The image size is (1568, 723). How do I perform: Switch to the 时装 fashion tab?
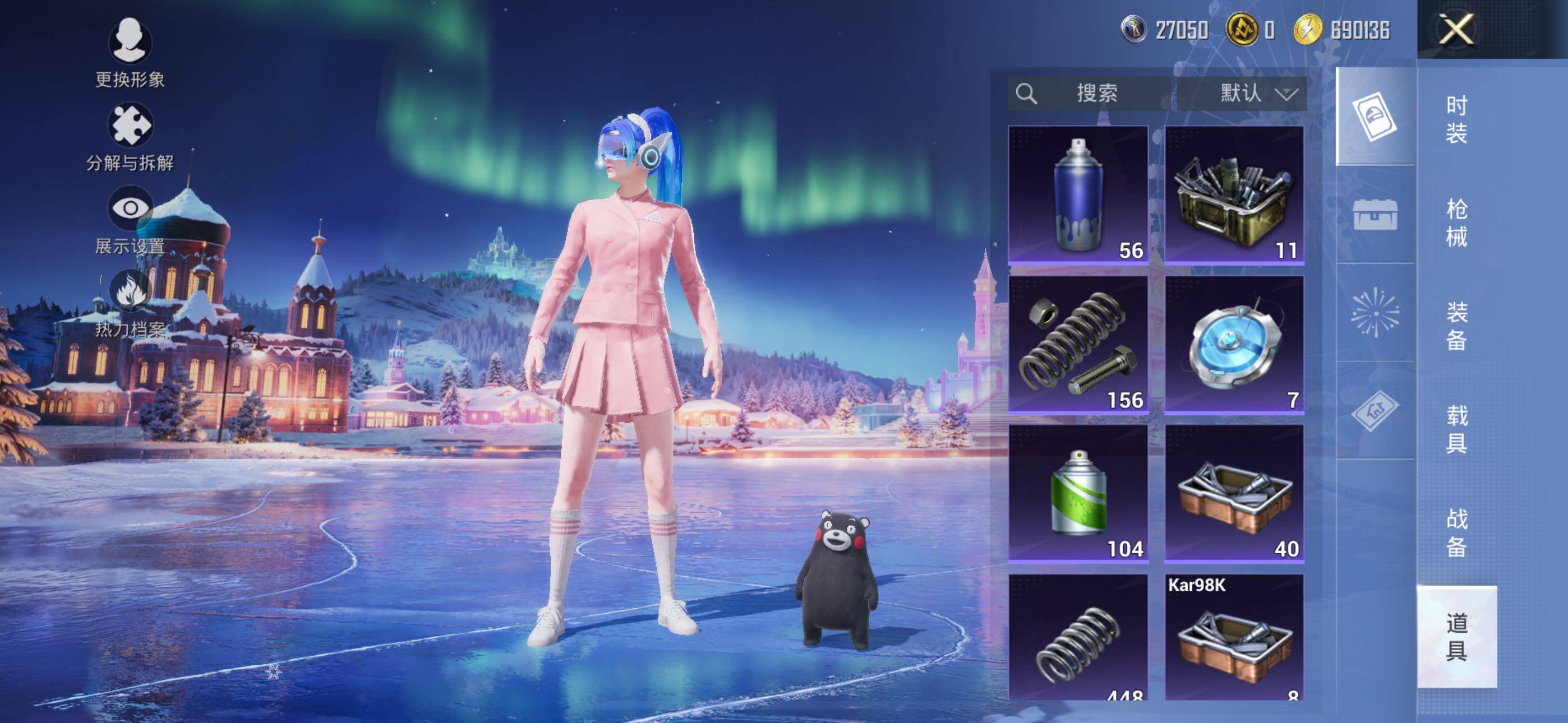click(1456, 119)
